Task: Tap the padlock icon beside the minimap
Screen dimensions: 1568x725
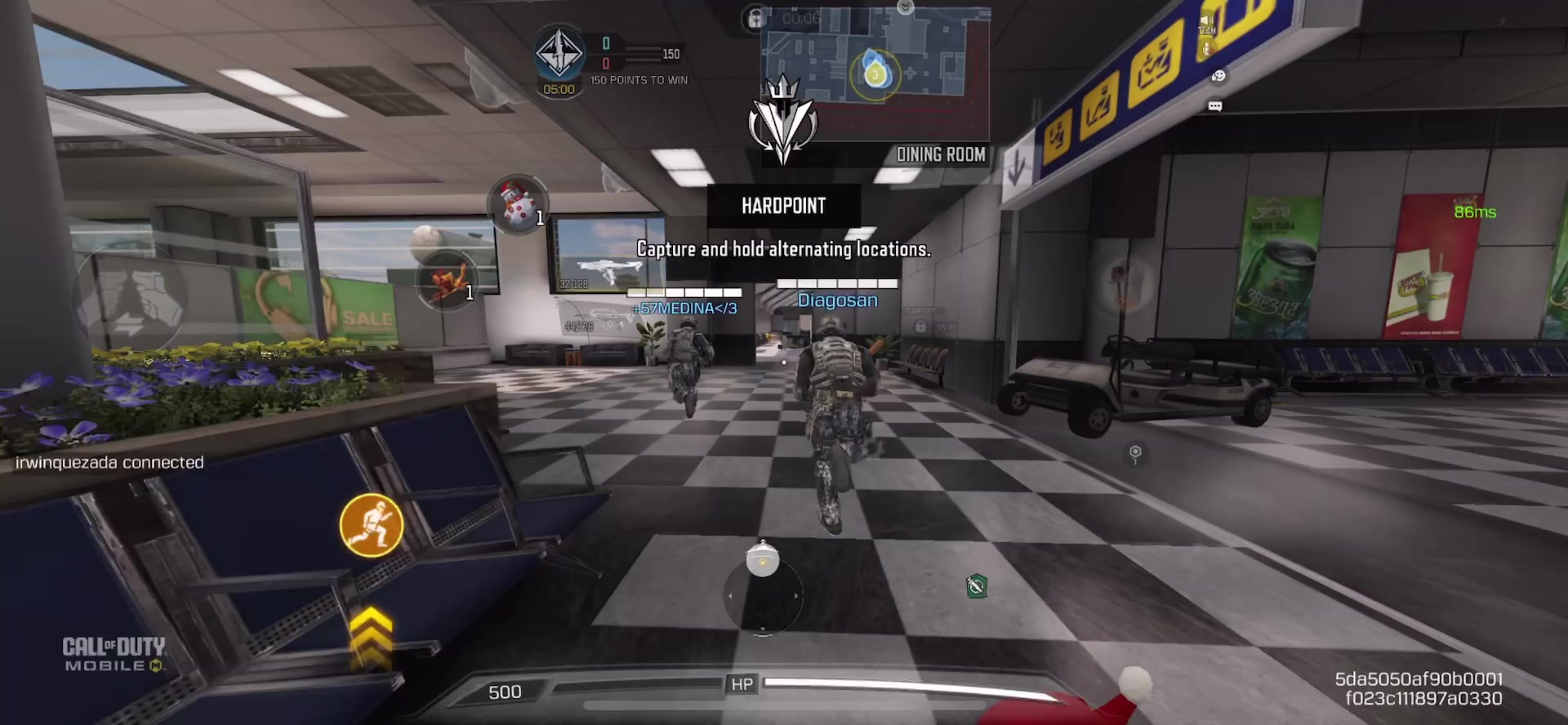Action: pos(755,18)
